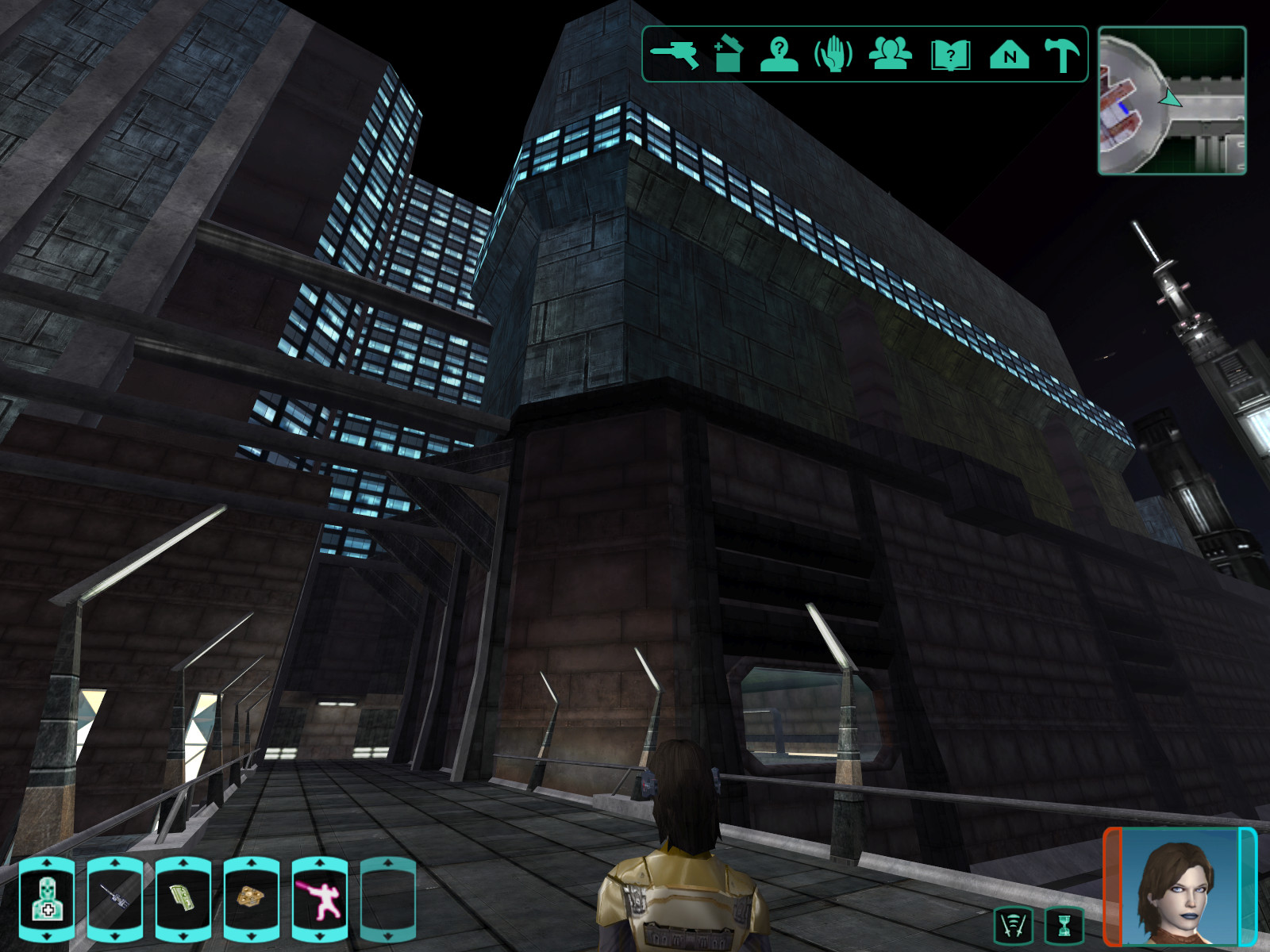Pause the game via the hourglass button
This screenshot has width=1270, height=952.
1064,925
